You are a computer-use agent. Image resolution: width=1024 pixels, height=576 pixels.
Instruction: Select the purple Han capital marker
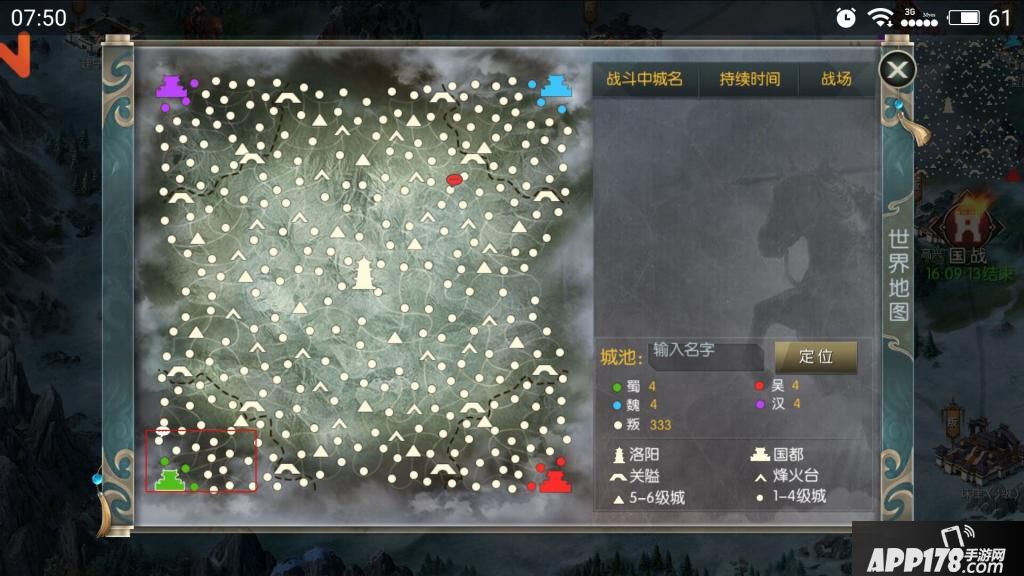173,86
